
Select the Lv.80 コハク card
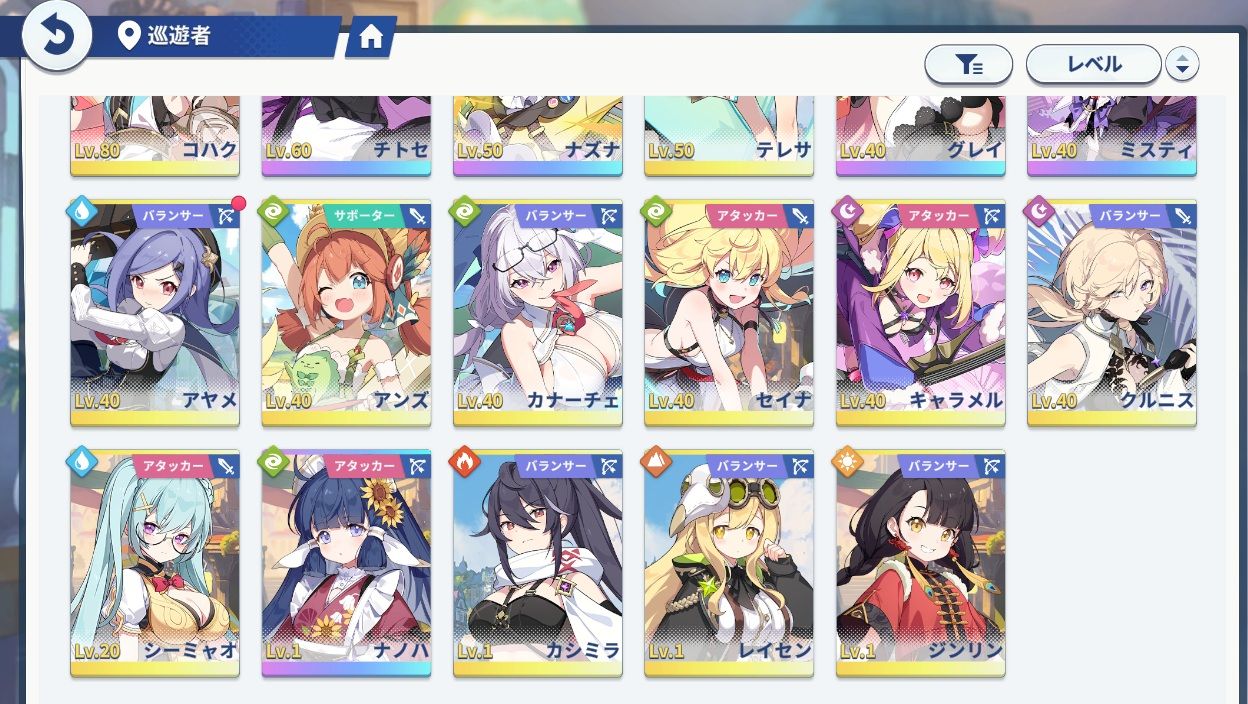pyautogui.click(x=155, y=135)
